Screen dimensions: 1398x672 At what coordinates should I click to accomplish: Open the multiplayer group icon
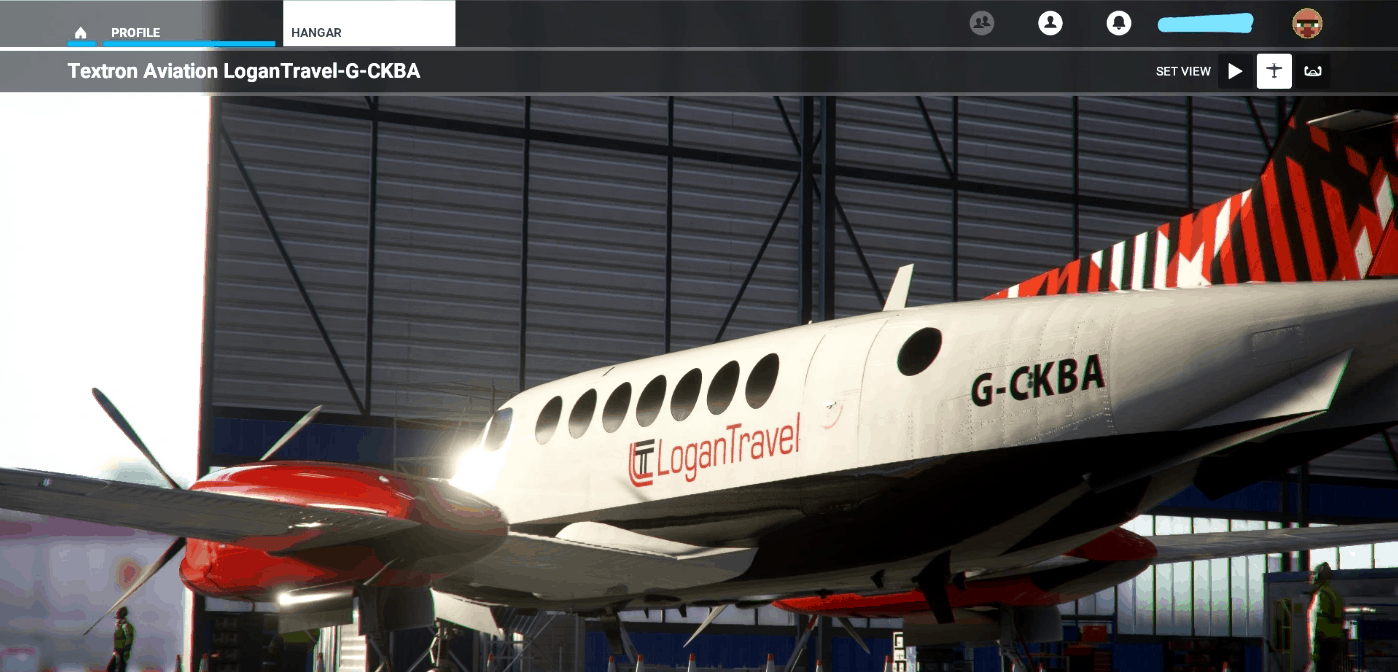tap(982, 23)
